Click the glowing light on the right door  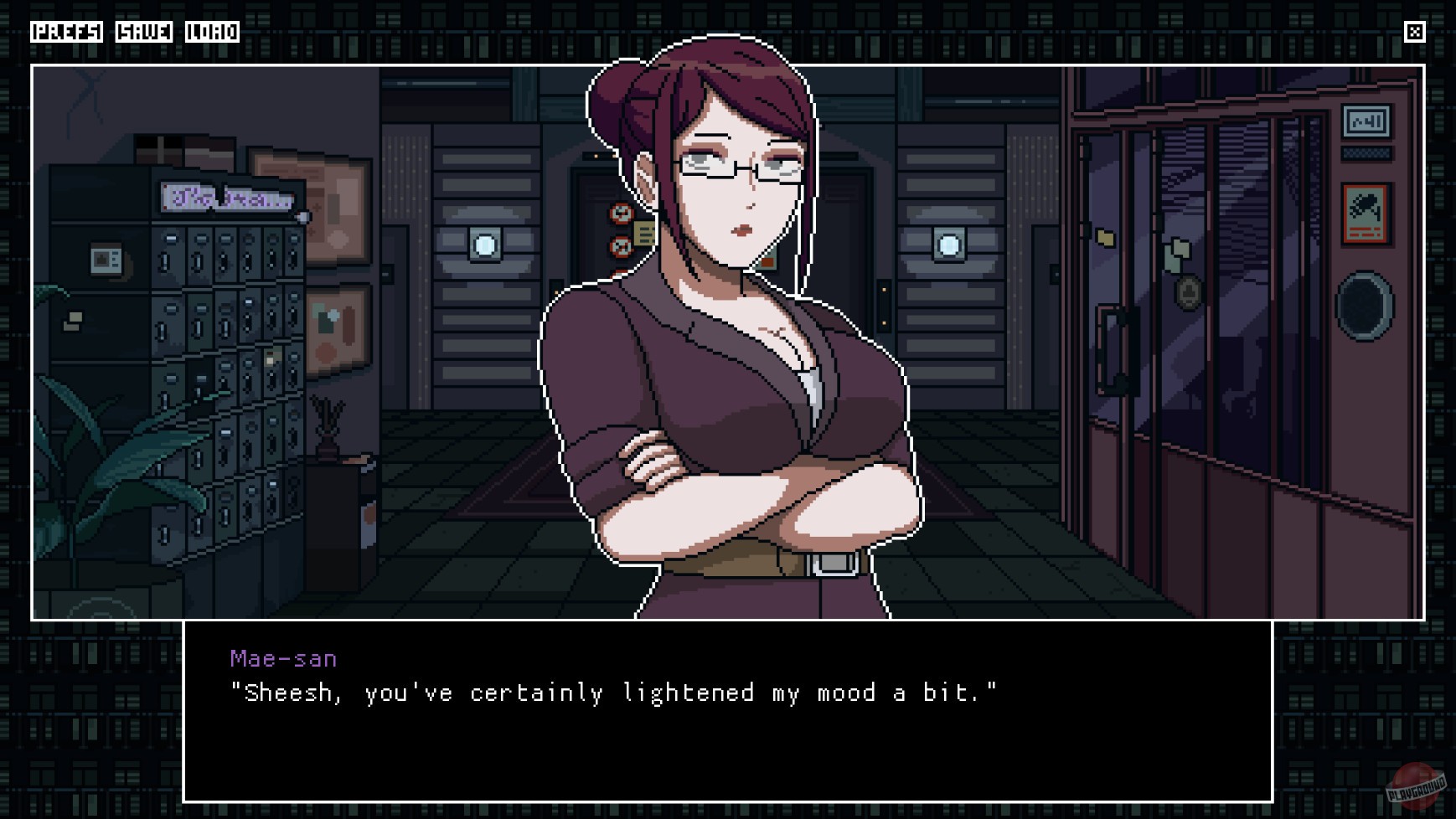point(947,244)
